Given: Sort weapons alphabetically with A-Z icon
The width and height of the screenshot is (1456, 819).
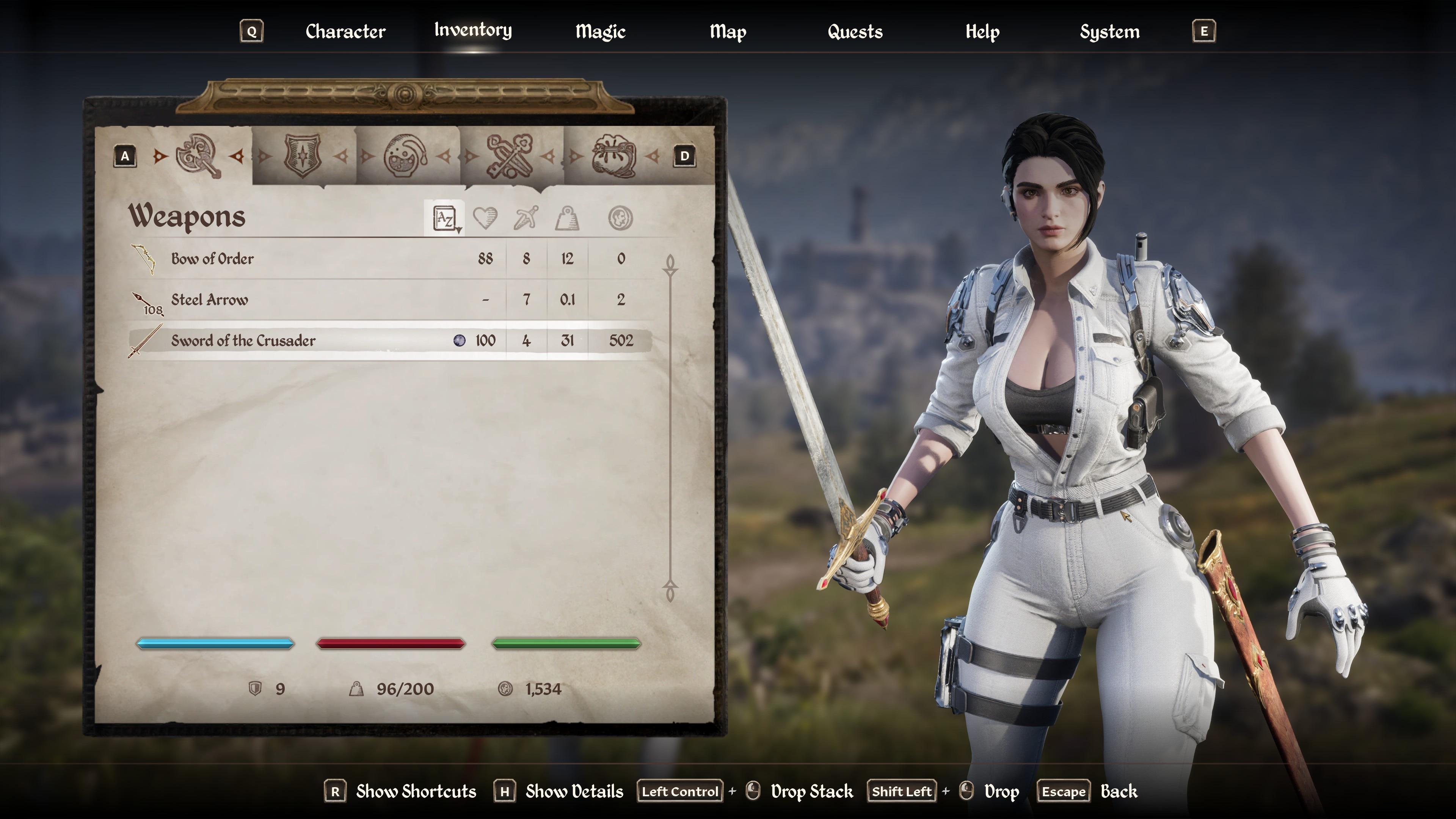Looking at the screenshot, I should click(x=445, y=218).
